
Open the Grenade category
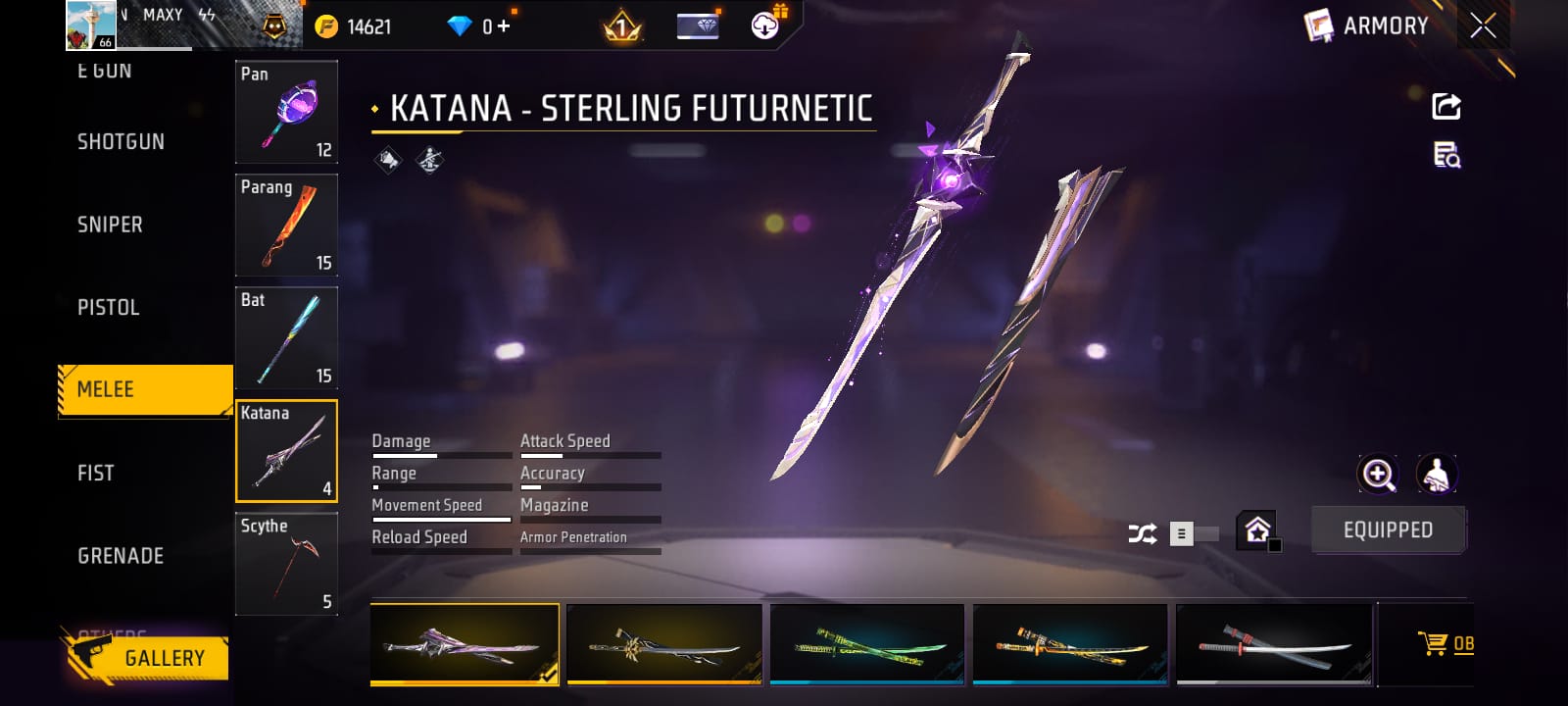point(121,556)
